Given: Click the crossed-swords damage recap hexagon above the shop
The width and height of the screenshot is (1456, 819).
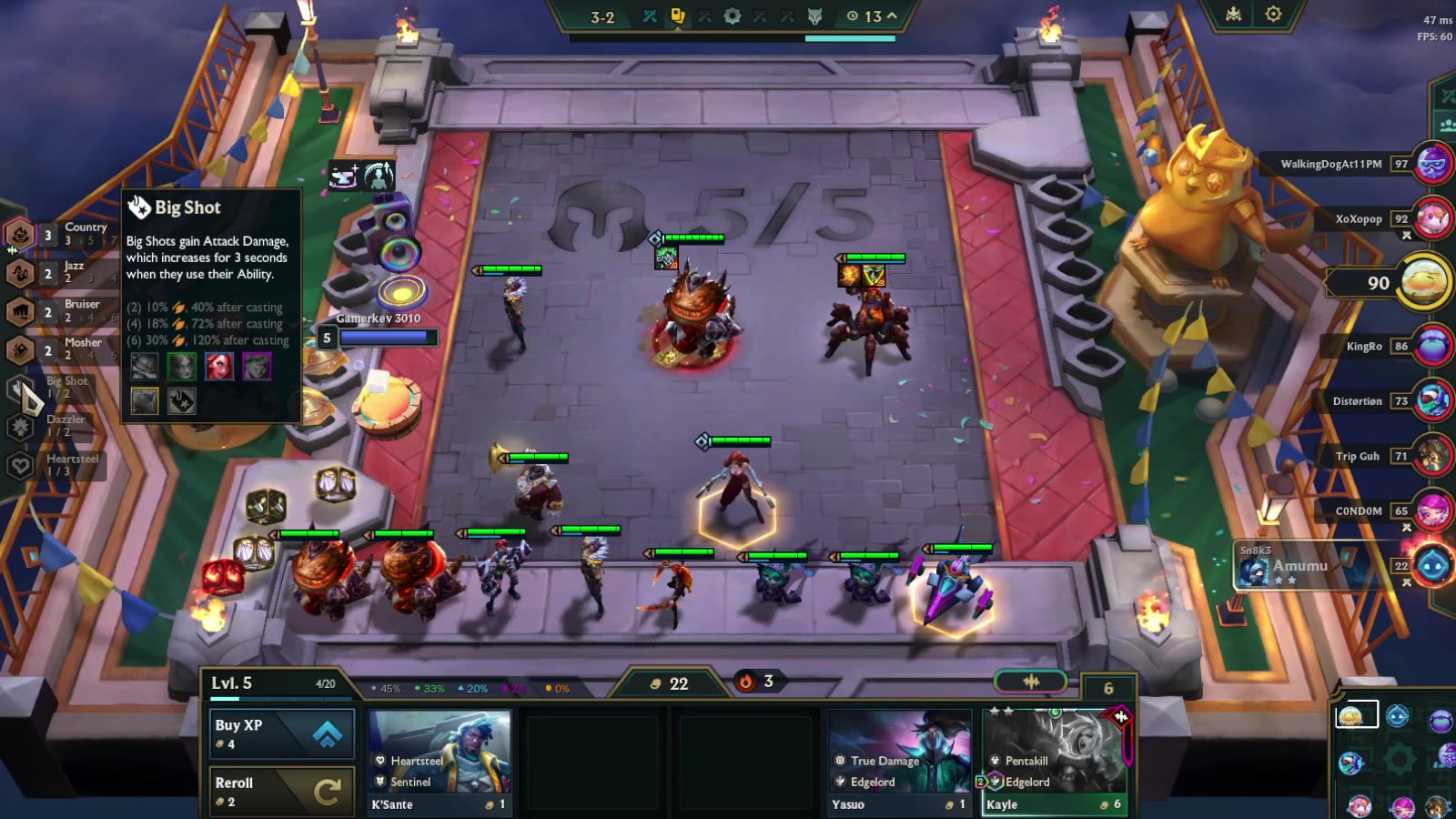Looking at the screenshot, I should pos(1031,679).
